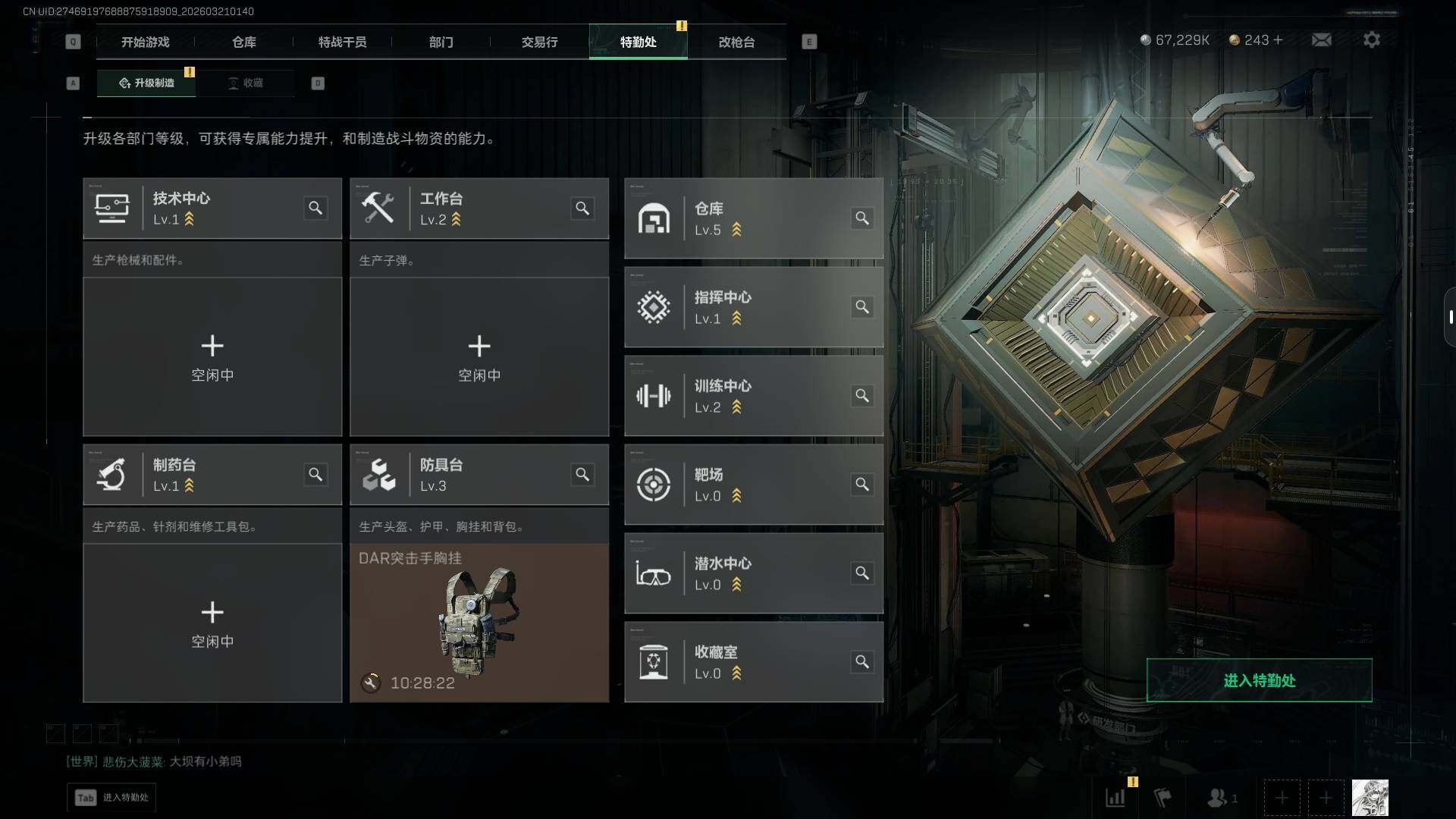
Task: Choose the 潜水中心 department row
Action: click(x=753, y=573)
